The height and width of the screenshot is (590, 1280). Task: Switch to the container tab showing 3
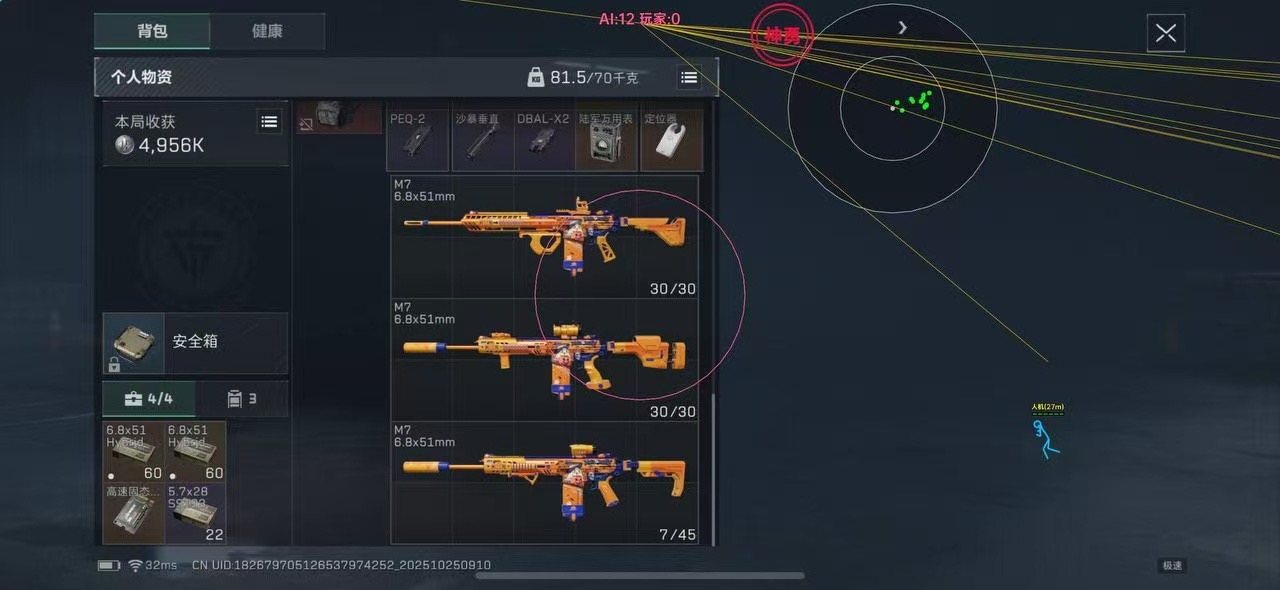click(242, 399)
